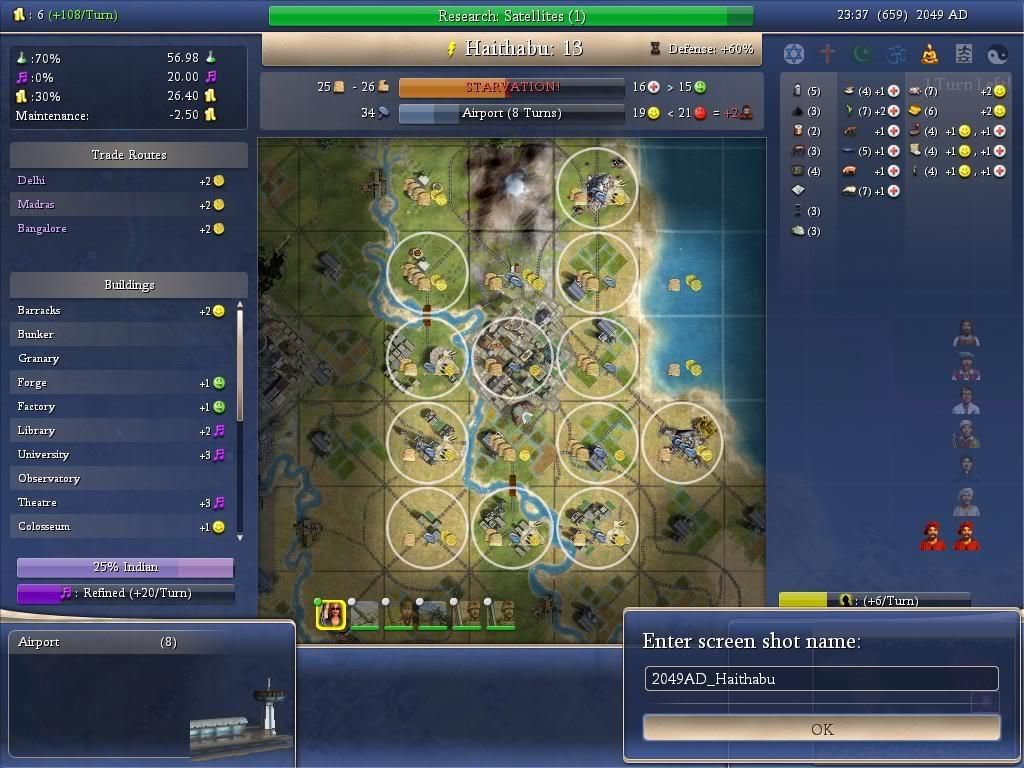1024x768 pixels.
Task: Confirm the screenshot name with OK
Action: (x=821, y=728)
